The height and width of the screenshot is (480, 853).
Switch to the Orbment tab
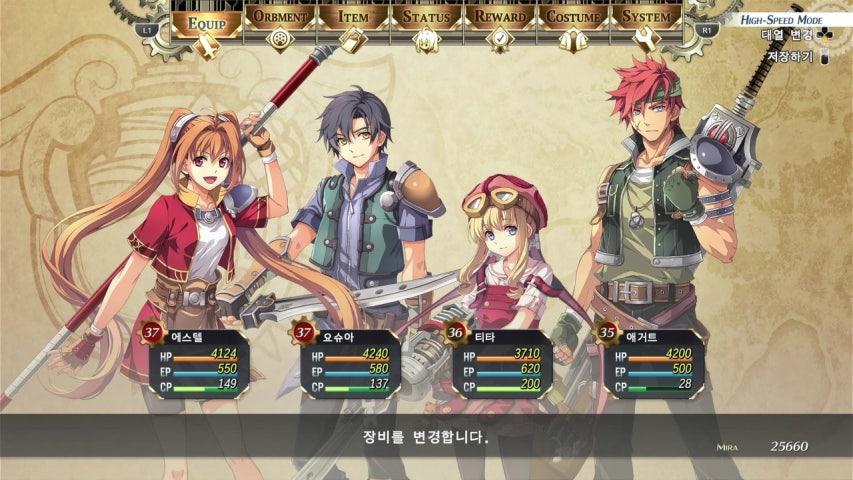[280, 18]
